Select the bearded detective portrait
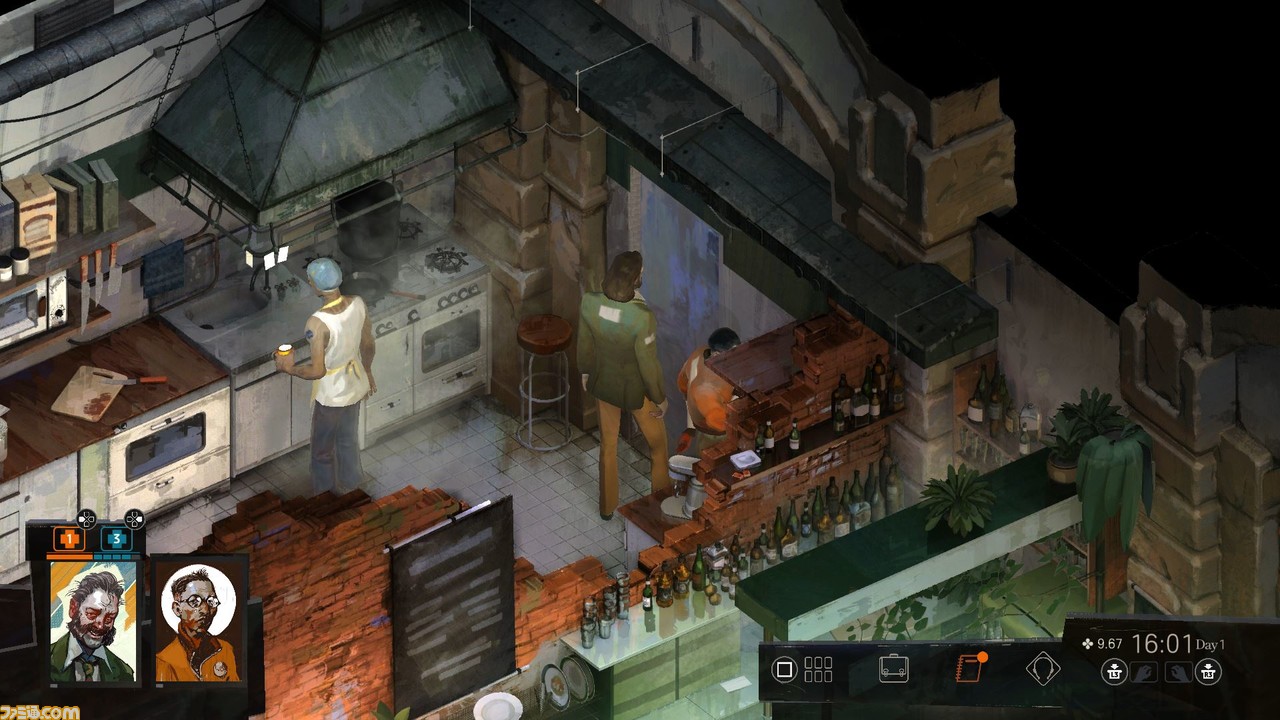This screenshot has width=1280, height=720. (x=94, y=620)
